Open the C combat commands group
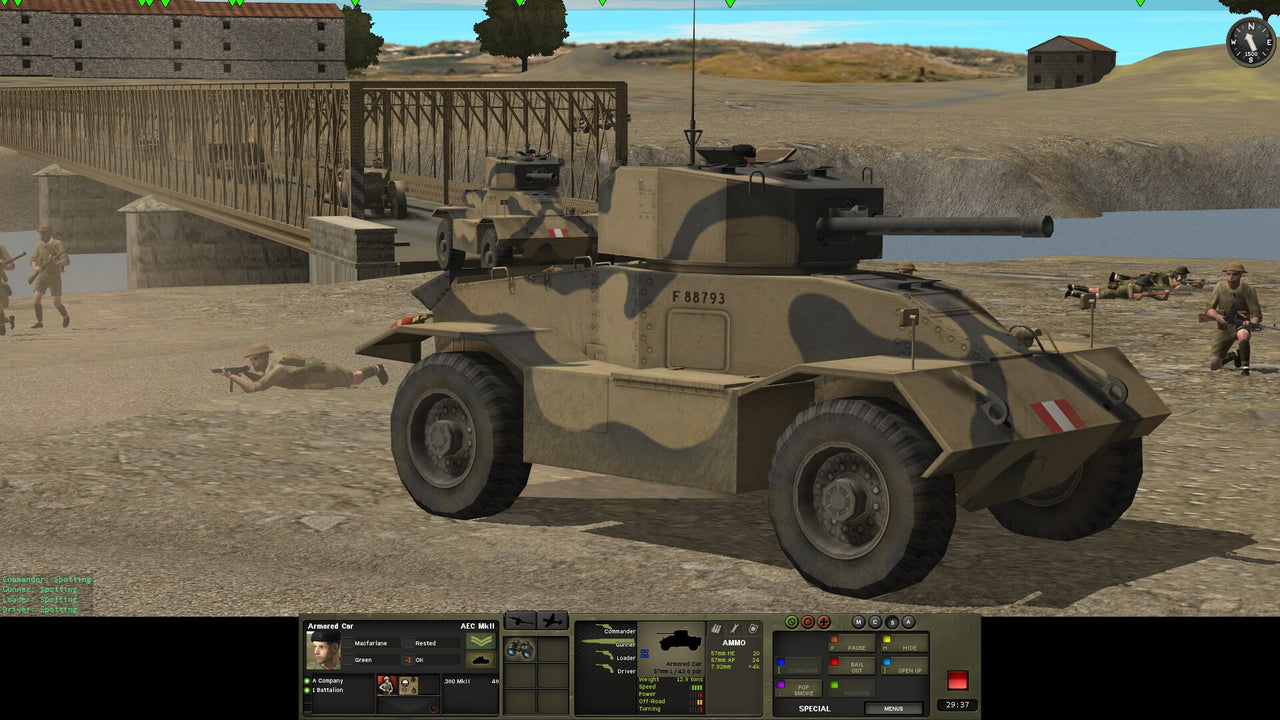This screenshot has height=720, width=1280. [875, 621]
